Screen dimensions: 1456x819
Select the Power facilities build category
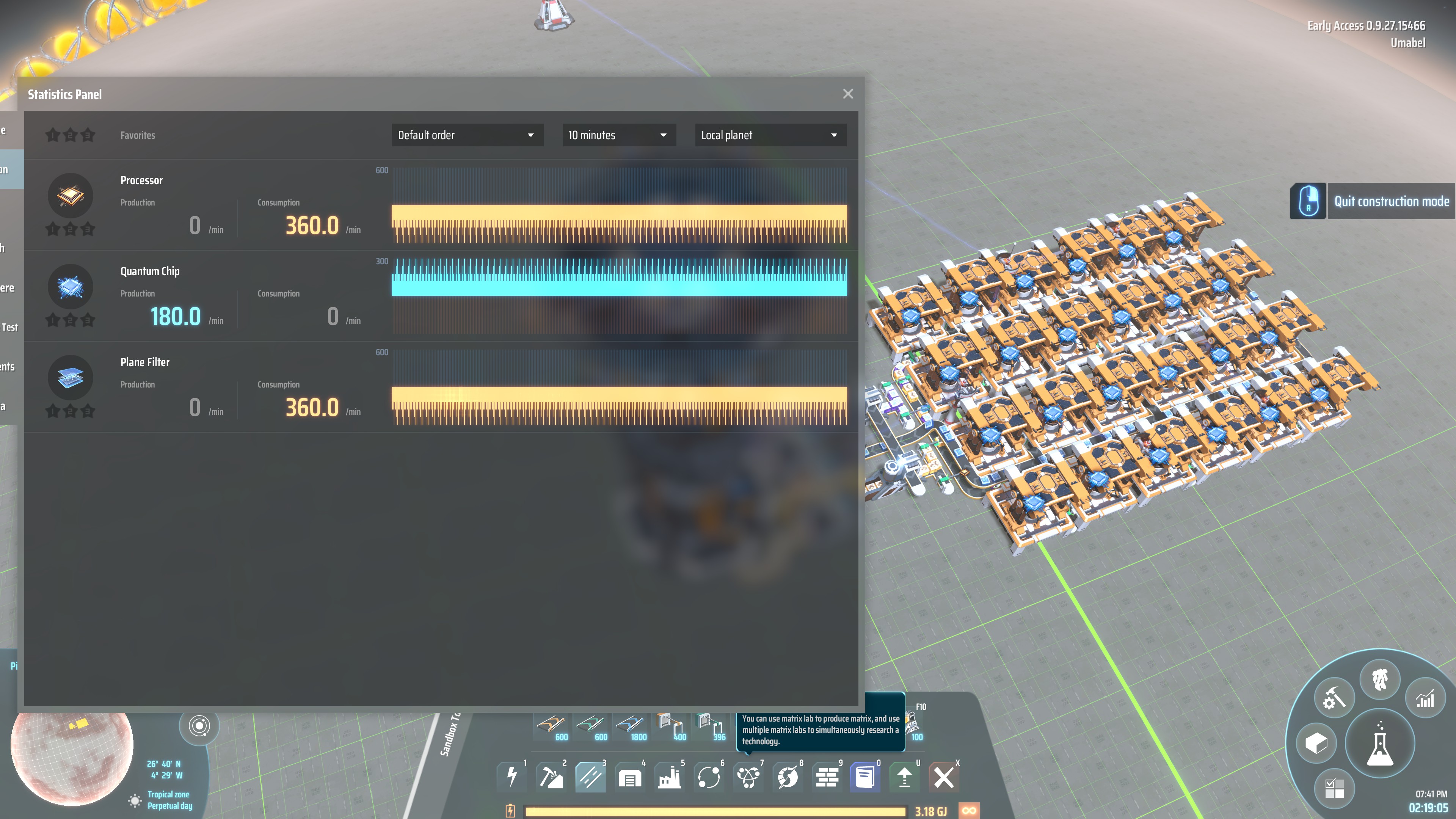coord(513,777)
